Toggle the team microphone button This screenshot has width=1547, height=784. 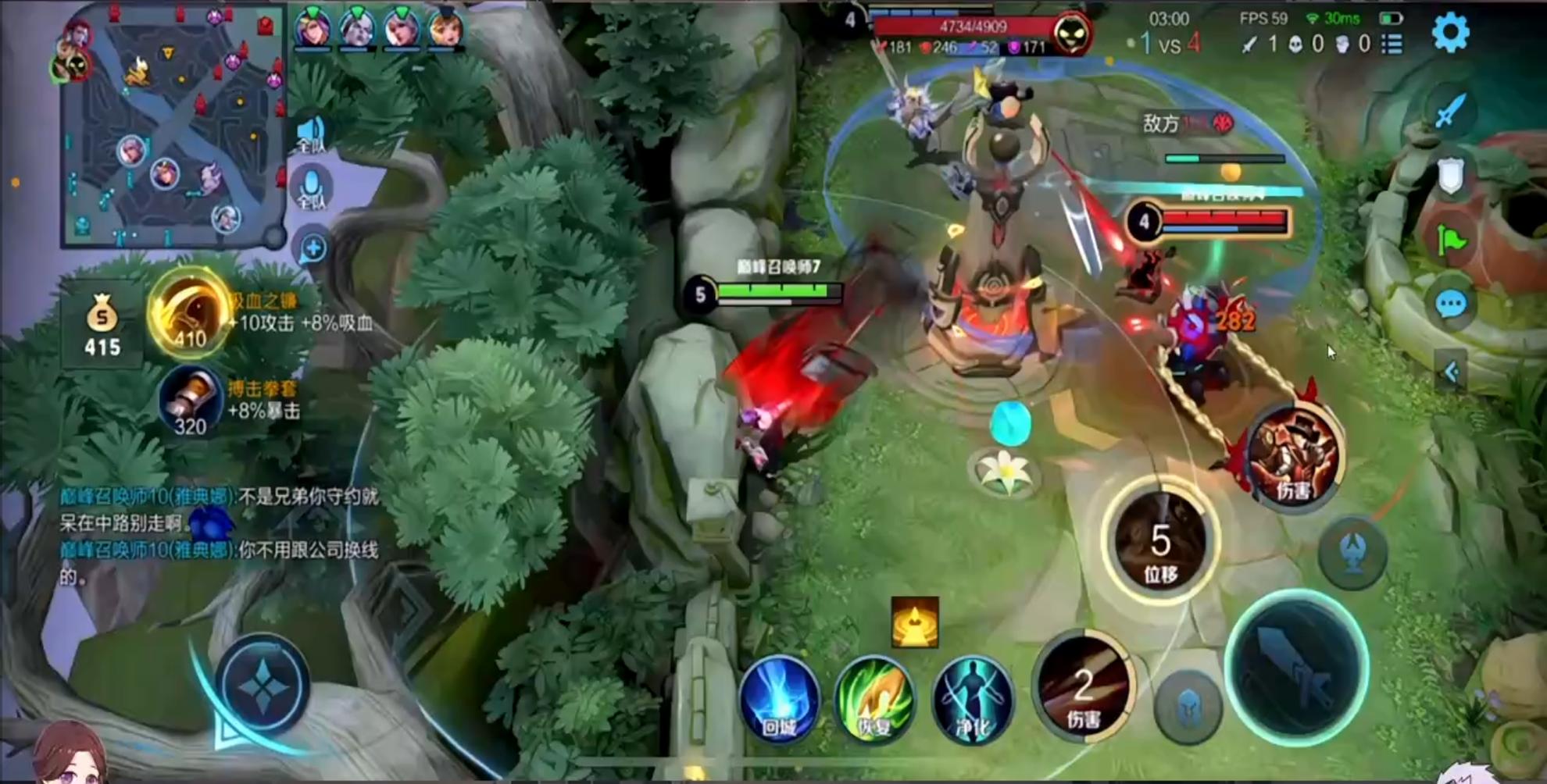coord(312,189)
